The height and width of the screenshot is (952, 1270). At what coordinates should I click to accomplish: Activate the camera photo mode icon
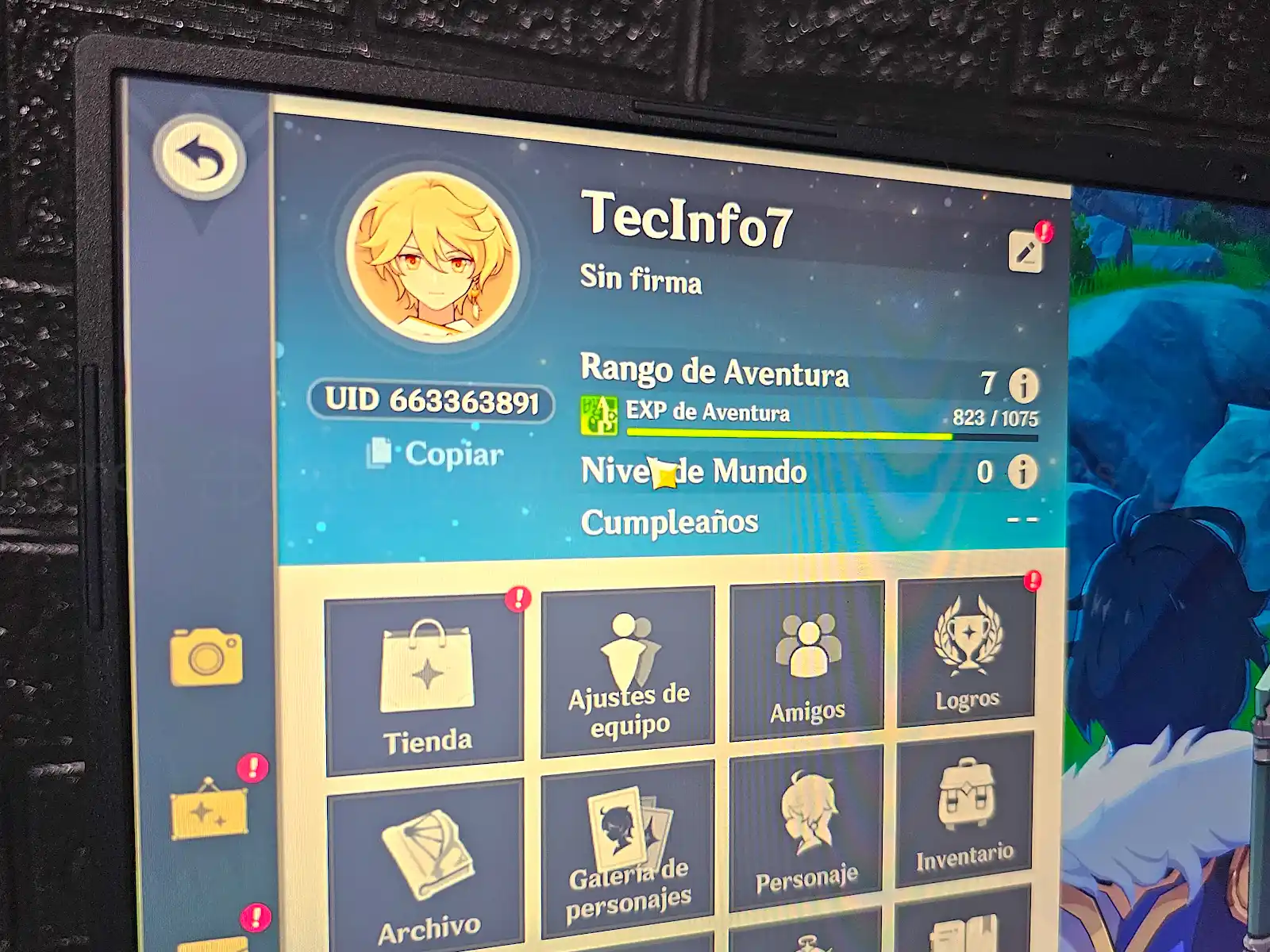(206, 657)
